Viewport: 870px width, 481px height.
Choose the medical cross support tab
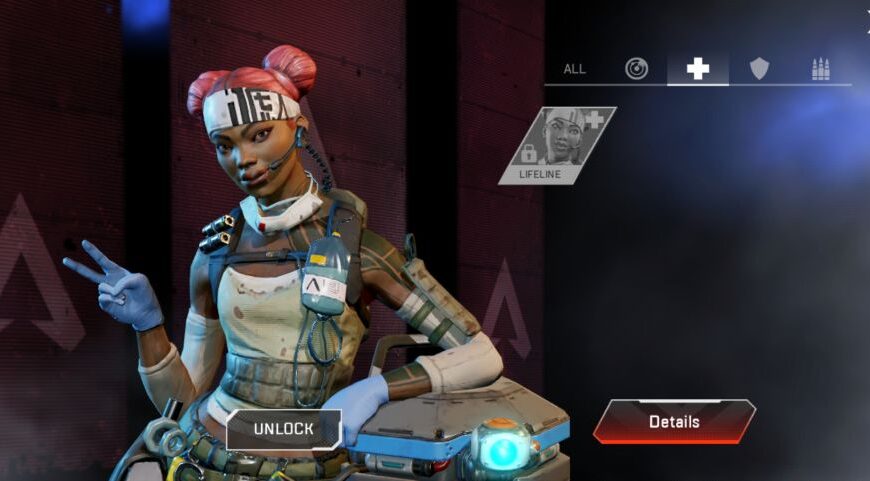coord(697,69)
